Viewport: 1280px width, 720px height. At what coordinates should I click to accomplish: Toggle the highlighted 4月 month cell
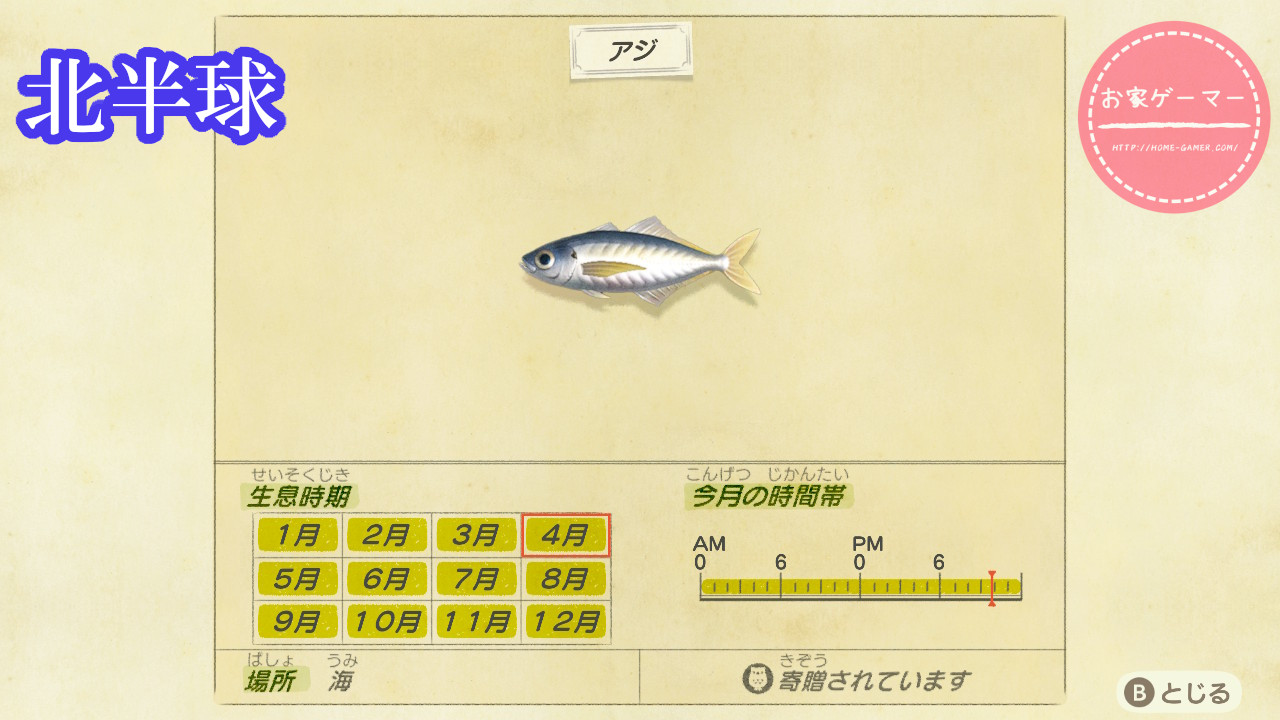[564, 536]
